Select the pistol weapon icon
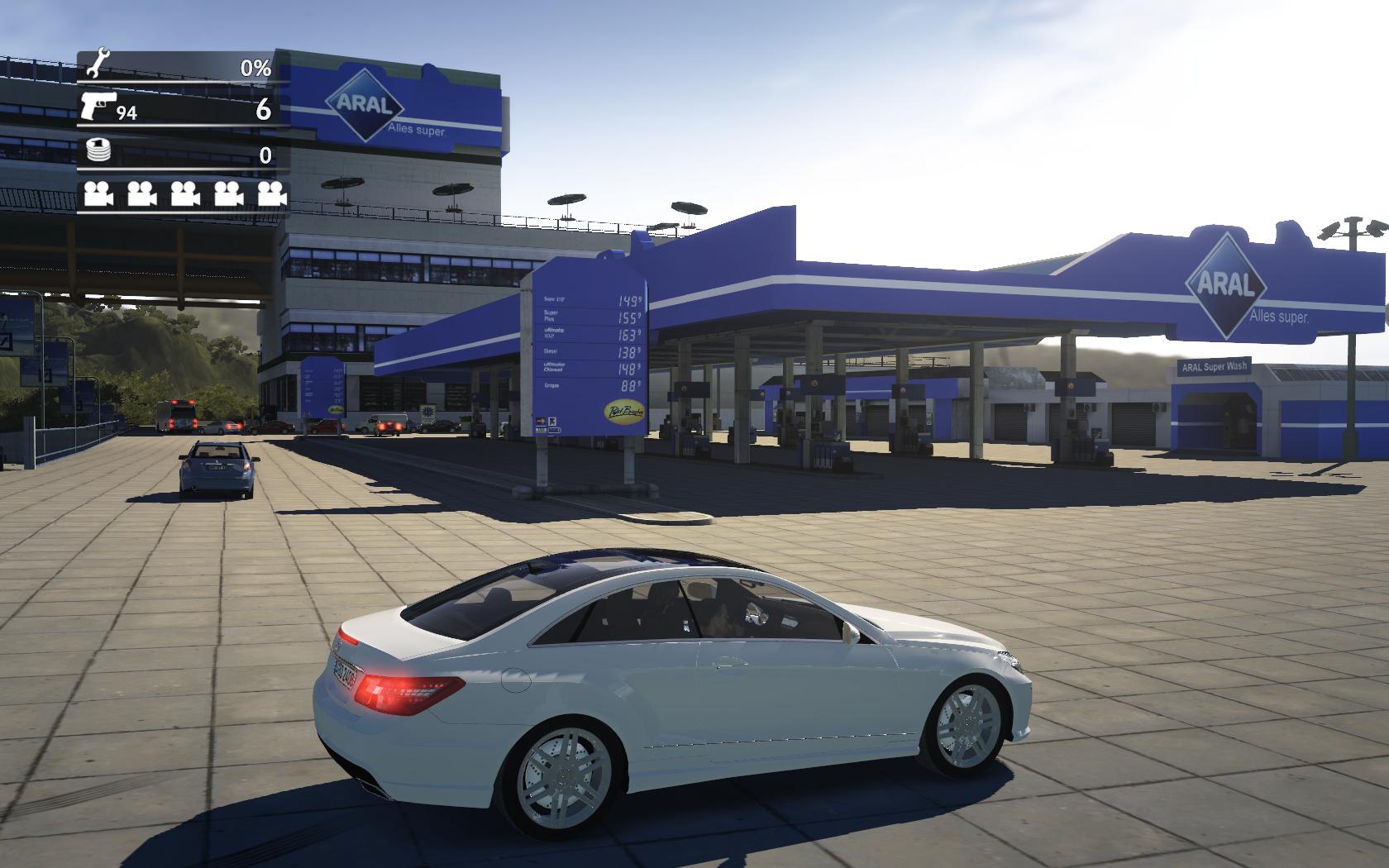 tap(98, 107)
